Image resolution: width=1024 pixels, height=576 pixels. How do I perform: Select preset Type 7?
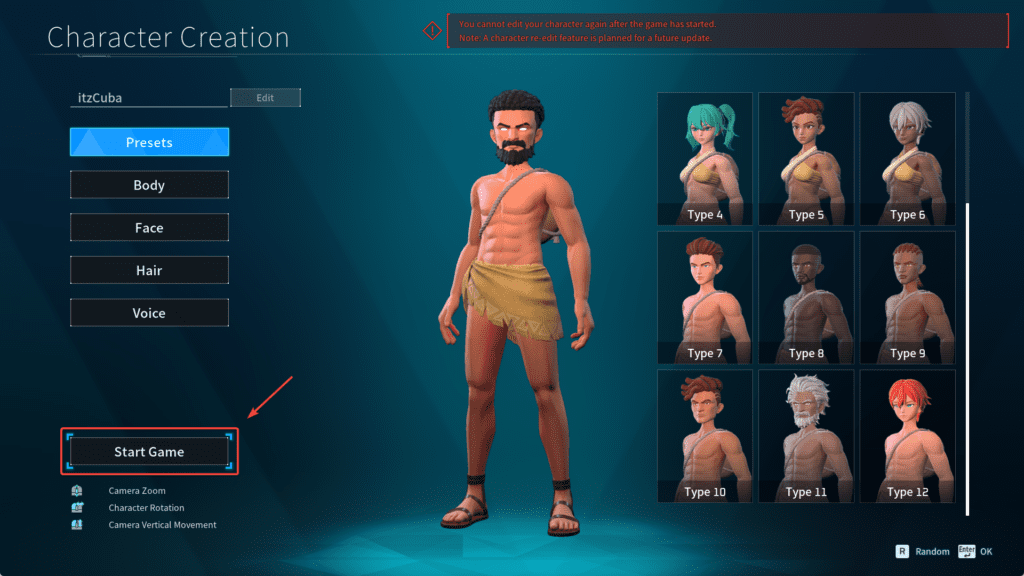[x=705, y=297]
